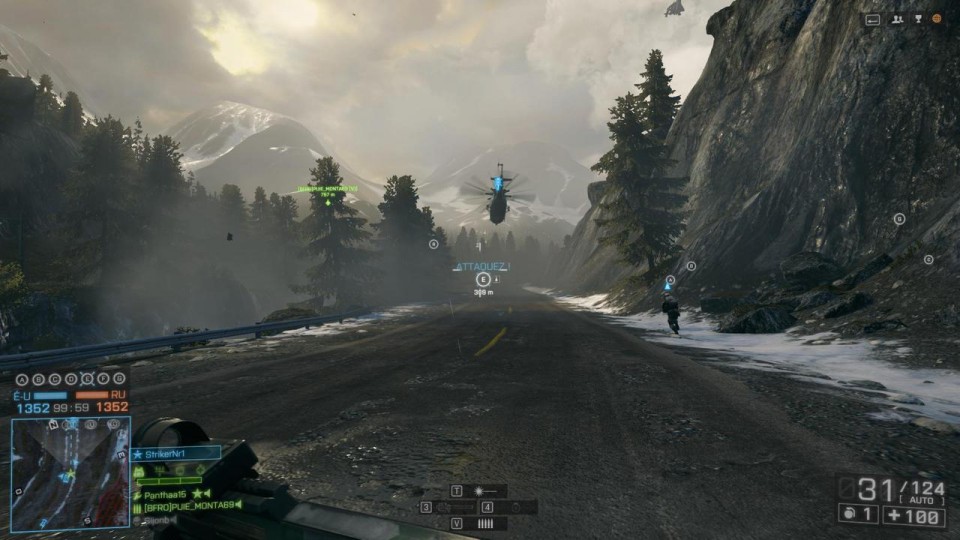Open the squad players icon
This screenshot has height=540, width=960.
896,19
